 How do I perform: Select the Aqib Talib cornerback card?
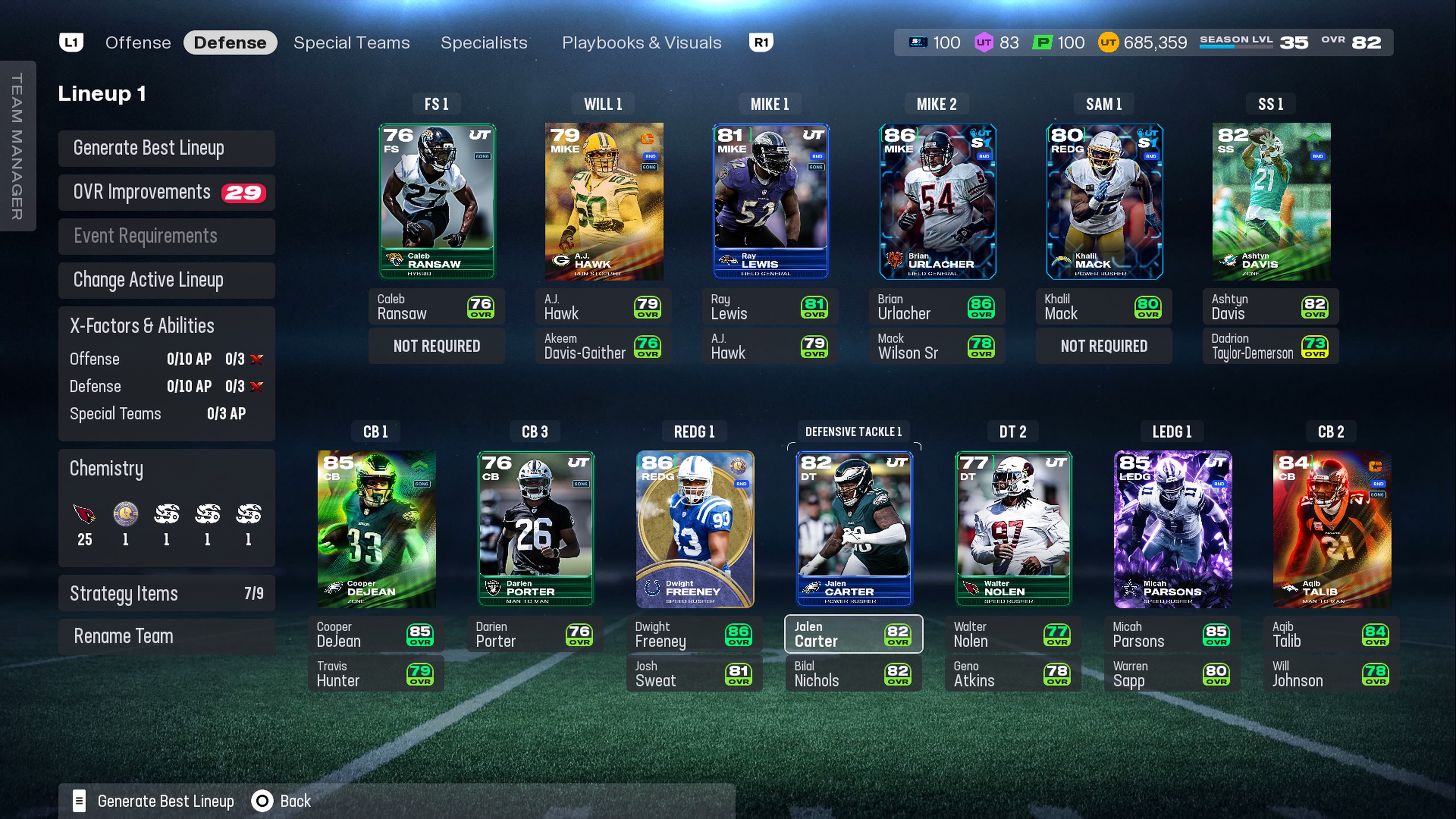coord(1332,529)
